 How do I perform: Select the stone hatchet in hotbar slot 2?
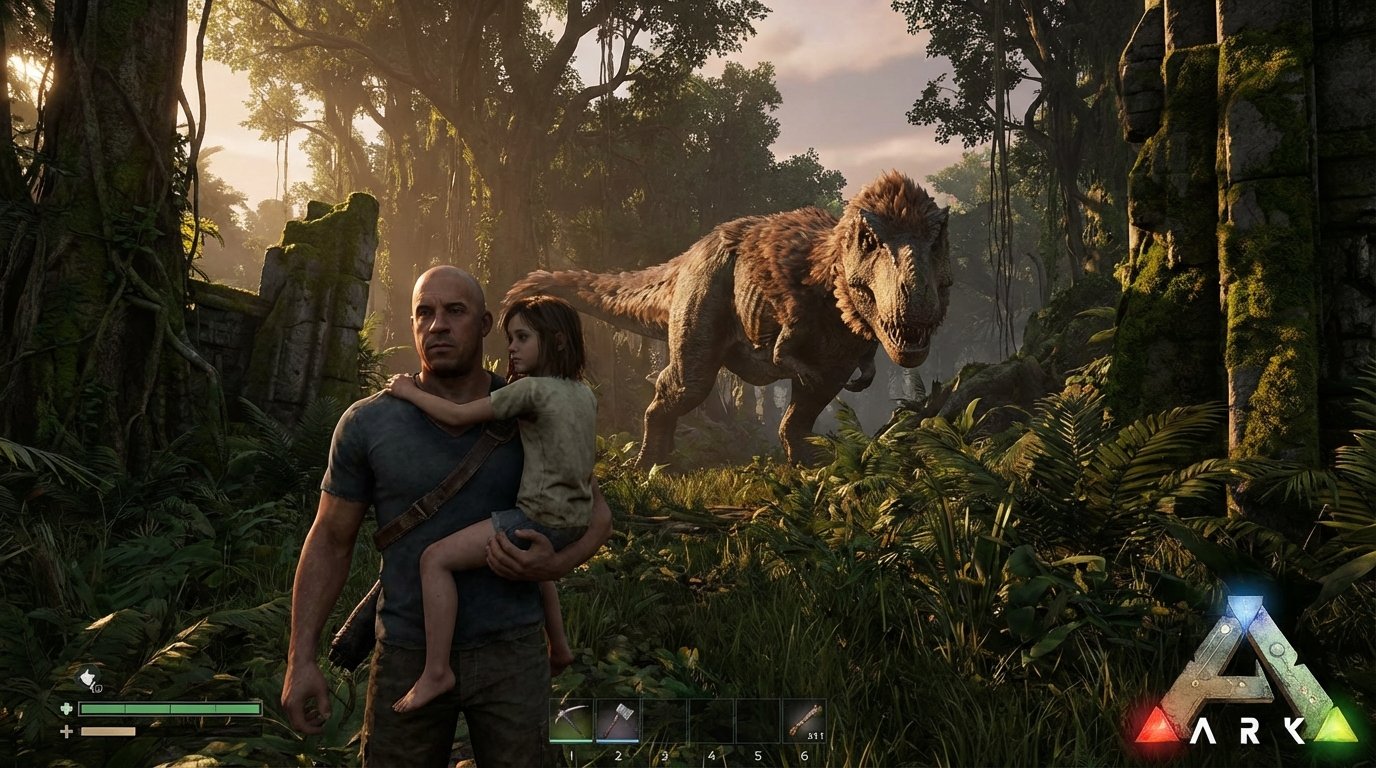click(x=617, y=718)
